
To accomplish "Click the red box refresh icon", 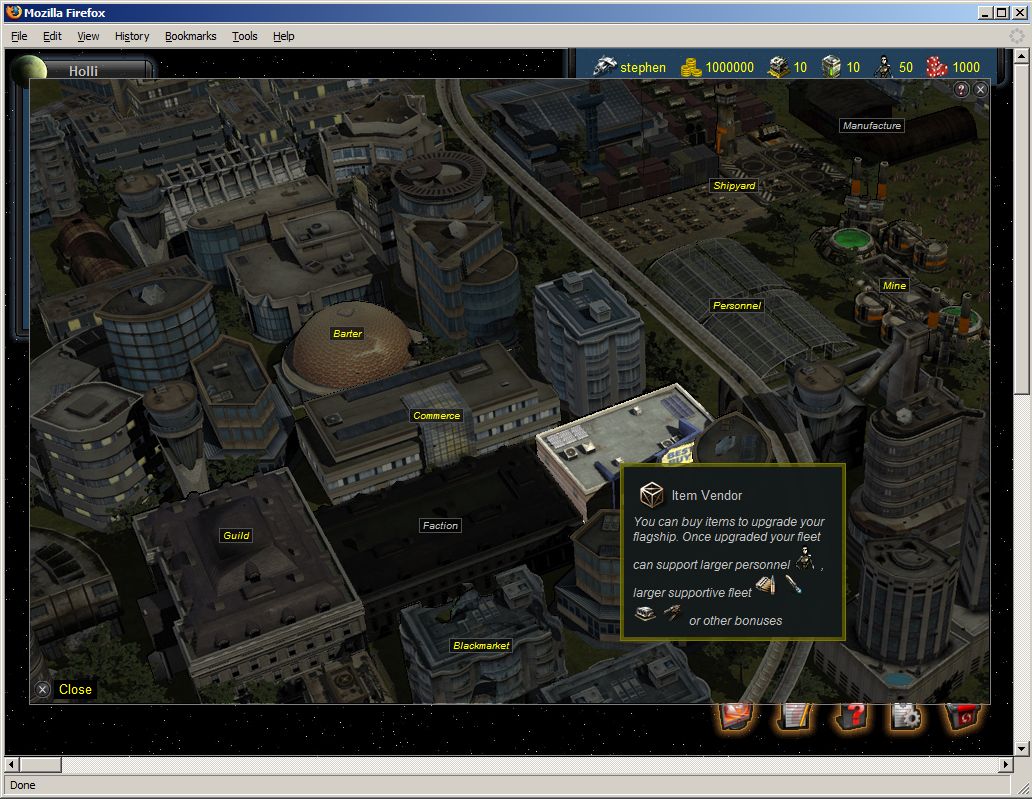I will [962, 716].
